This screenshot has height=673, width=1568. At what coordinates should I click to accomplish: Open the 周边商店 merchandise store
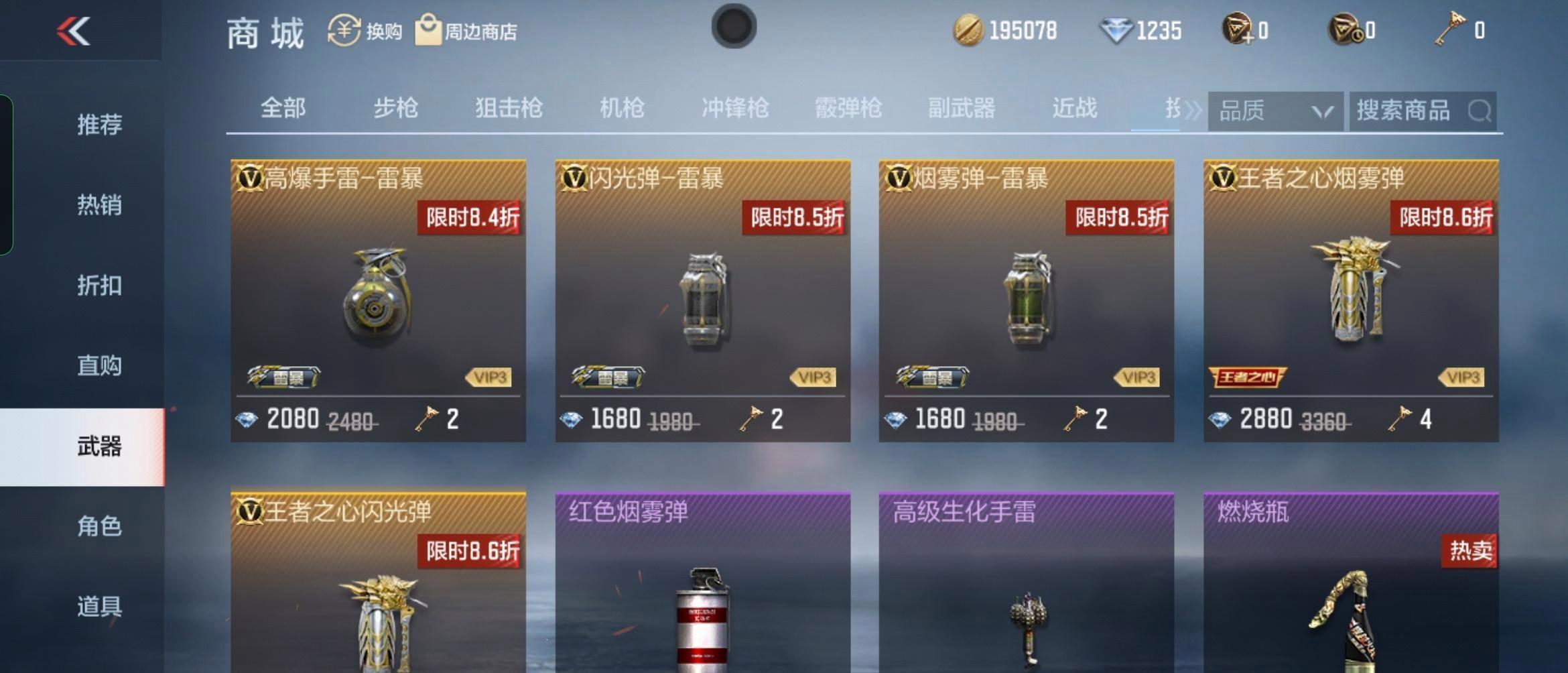tap(428, 28)
